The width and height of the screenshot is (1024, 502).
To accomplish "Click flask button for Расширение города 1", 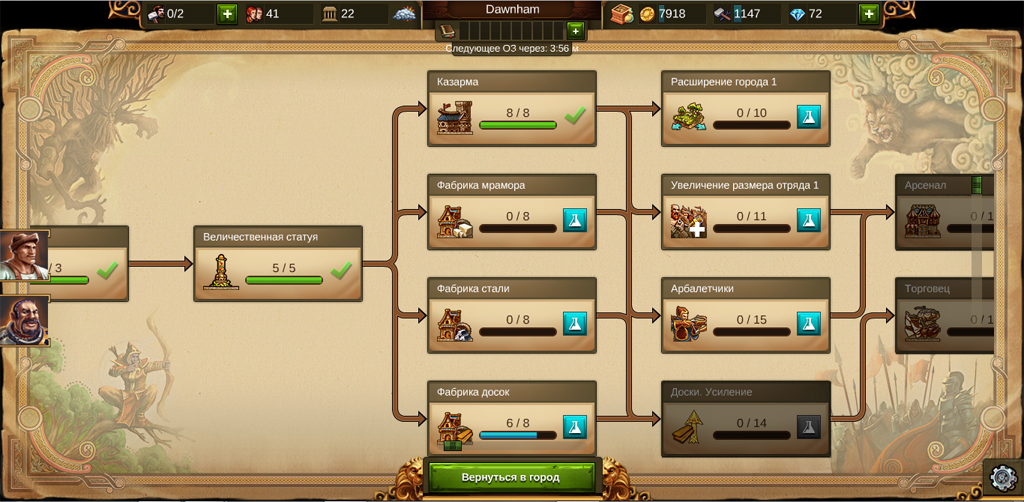I will [x=808, y=117].
